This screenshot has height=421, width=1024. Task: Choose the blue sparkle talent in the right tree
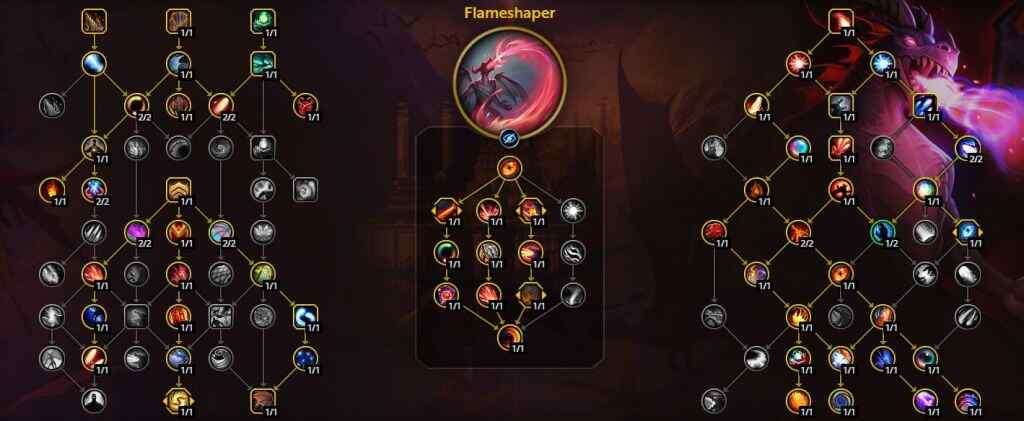coord(882,63)
